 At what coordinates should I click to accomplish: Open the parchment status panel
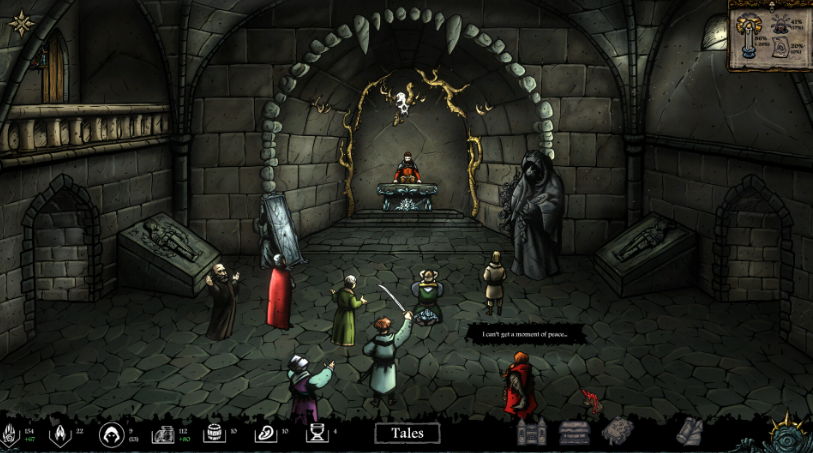(768, 36)
